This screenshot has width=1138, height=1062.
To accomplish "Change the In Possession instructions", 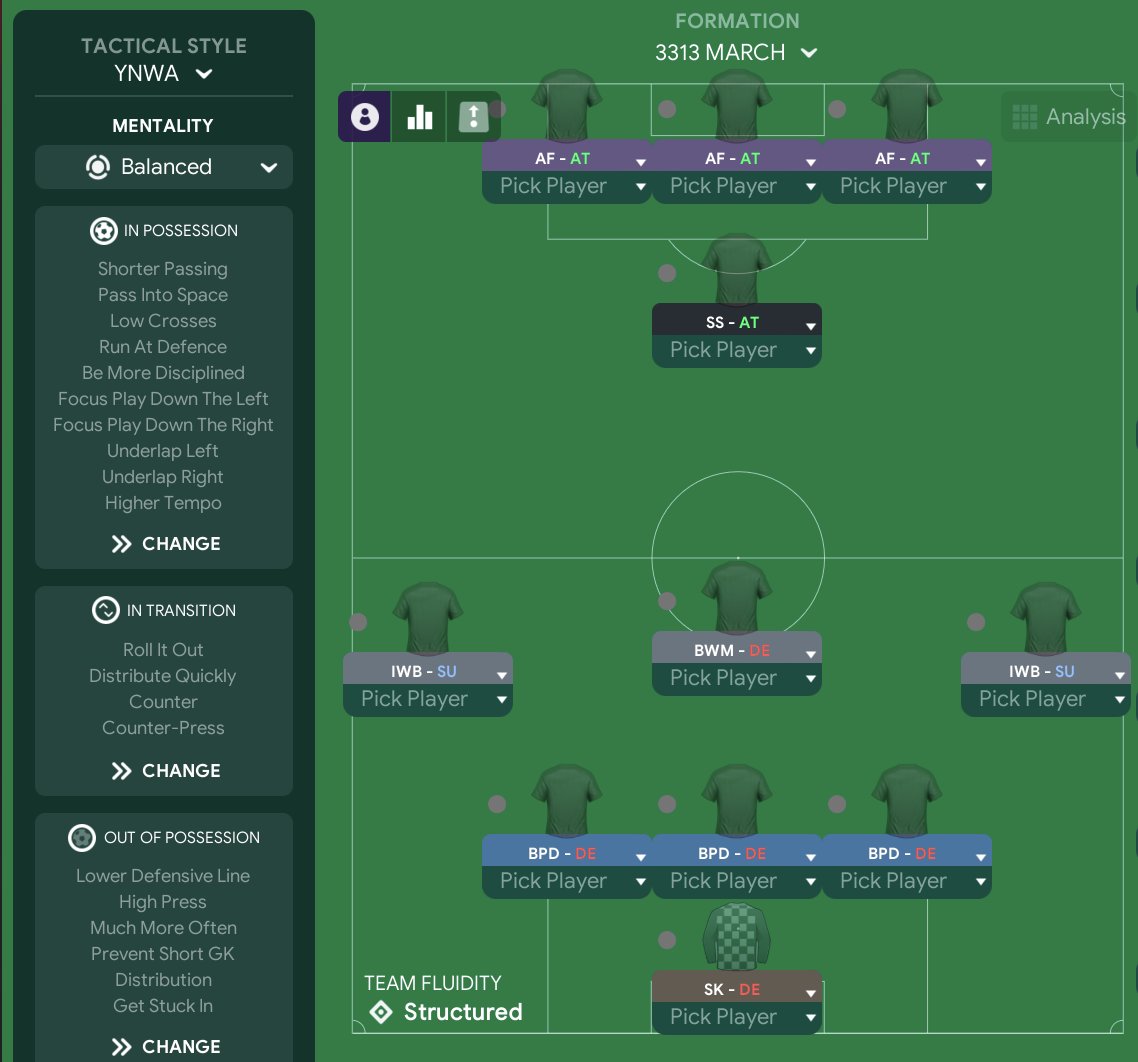I will [164, 544].
